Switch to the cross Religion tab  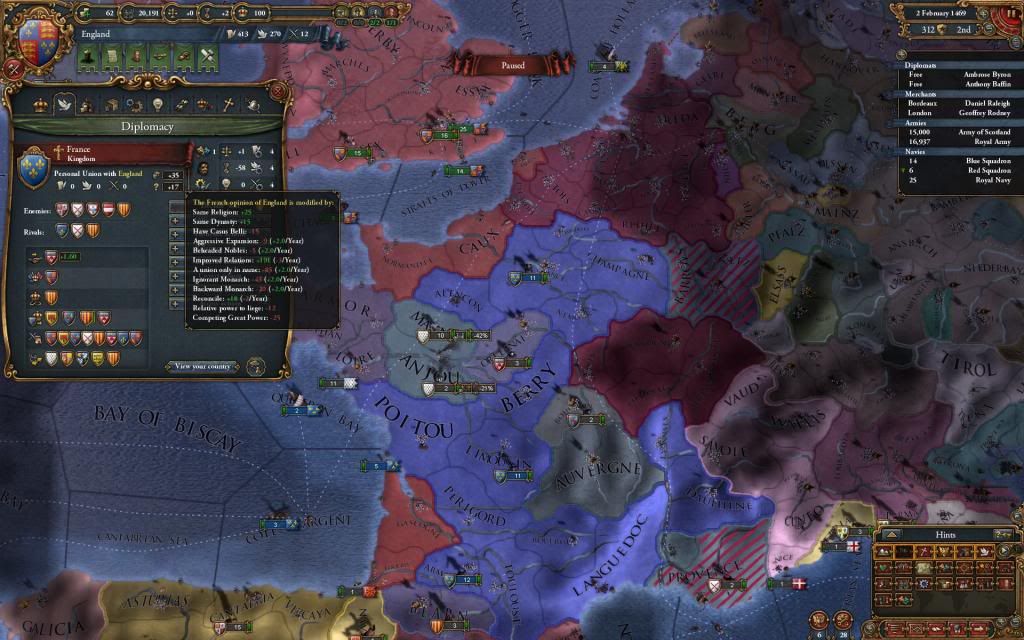[x=228, y=105]
